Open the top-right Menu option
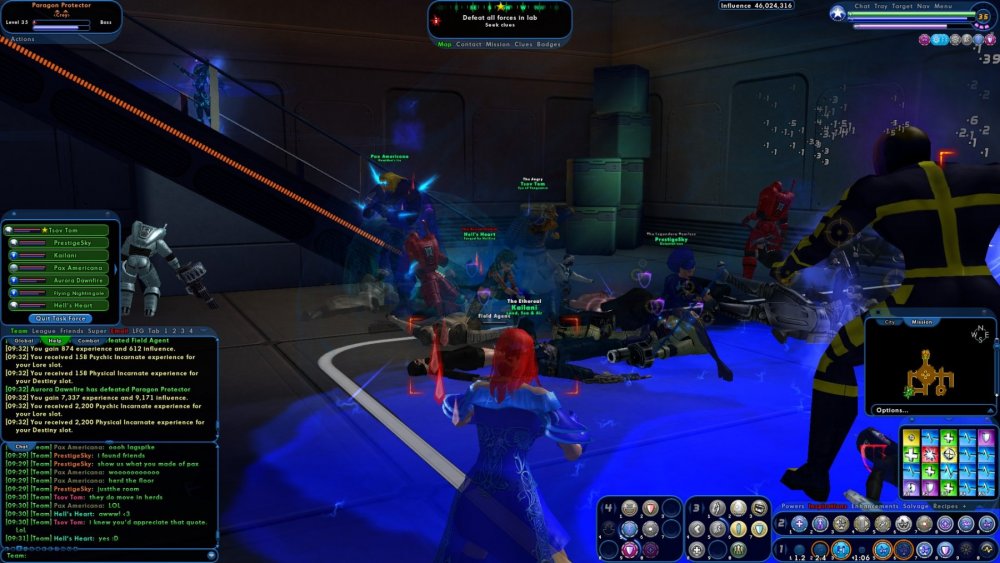1000x563 pixels. point(944,6)
